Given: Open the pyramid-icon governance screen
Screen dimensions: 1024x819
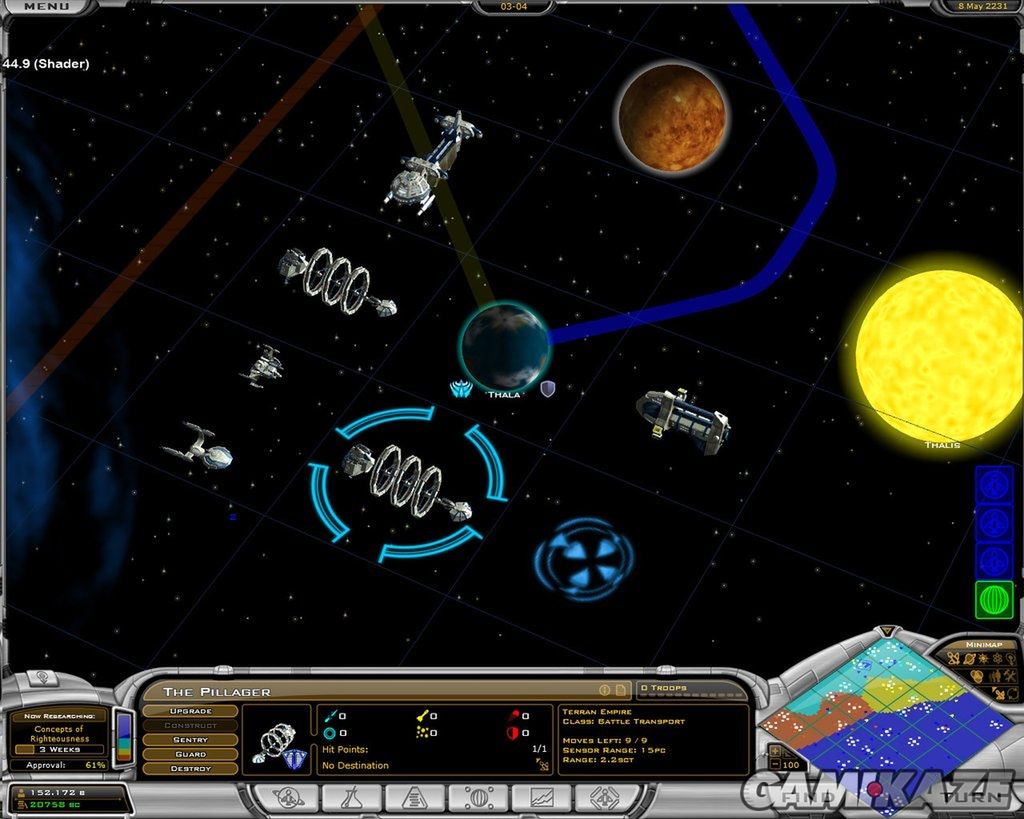Looking at the screenshot, I should 414,797.
